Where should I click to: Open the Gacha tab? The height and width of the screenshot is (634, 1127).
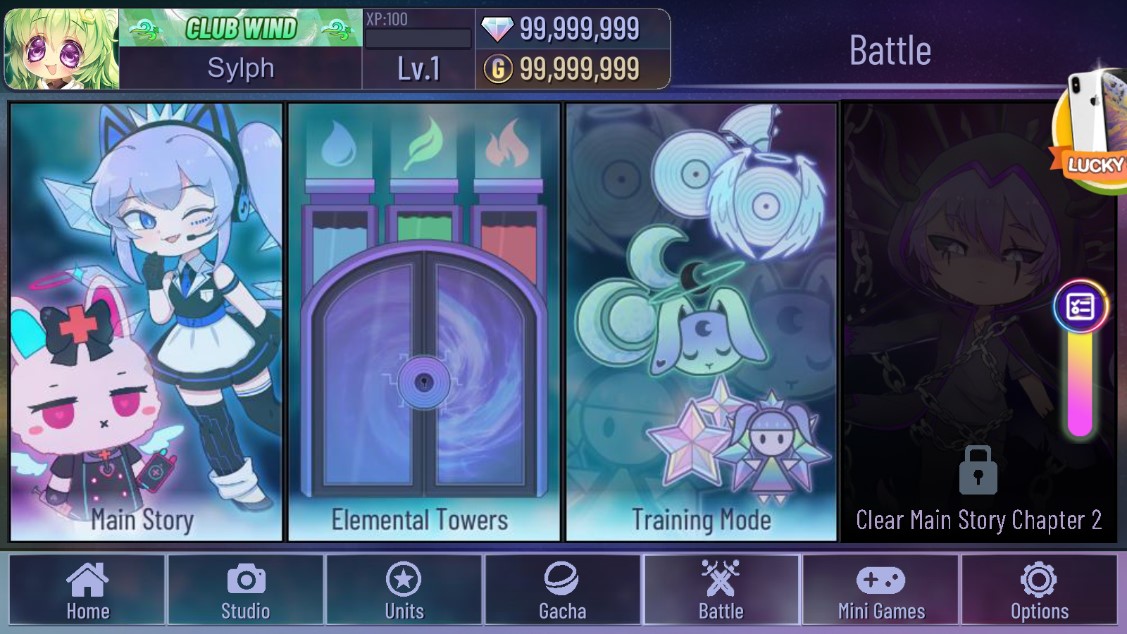tap(562, 590)
